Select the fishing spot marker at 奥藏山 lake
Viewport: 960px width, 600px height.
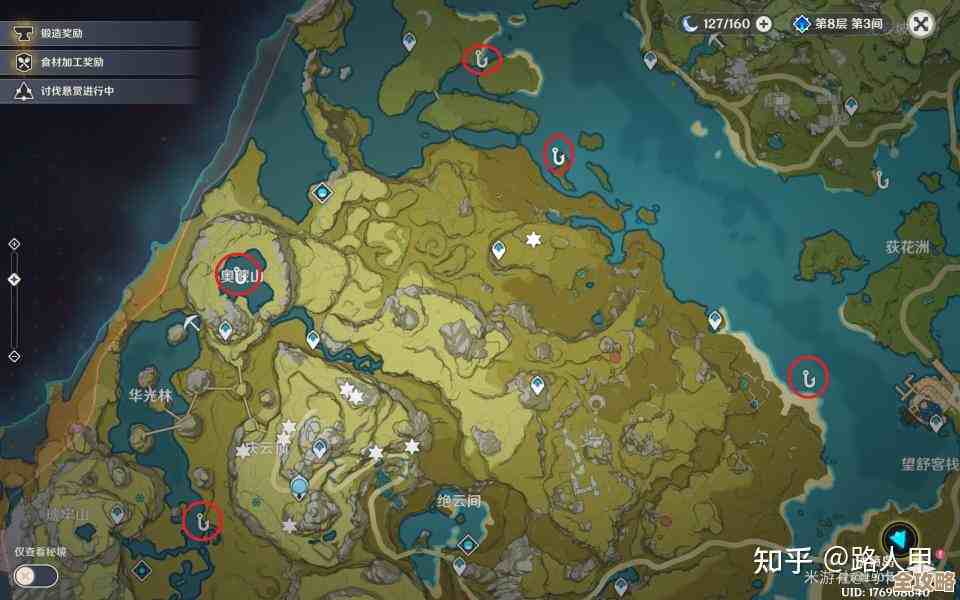238,274
